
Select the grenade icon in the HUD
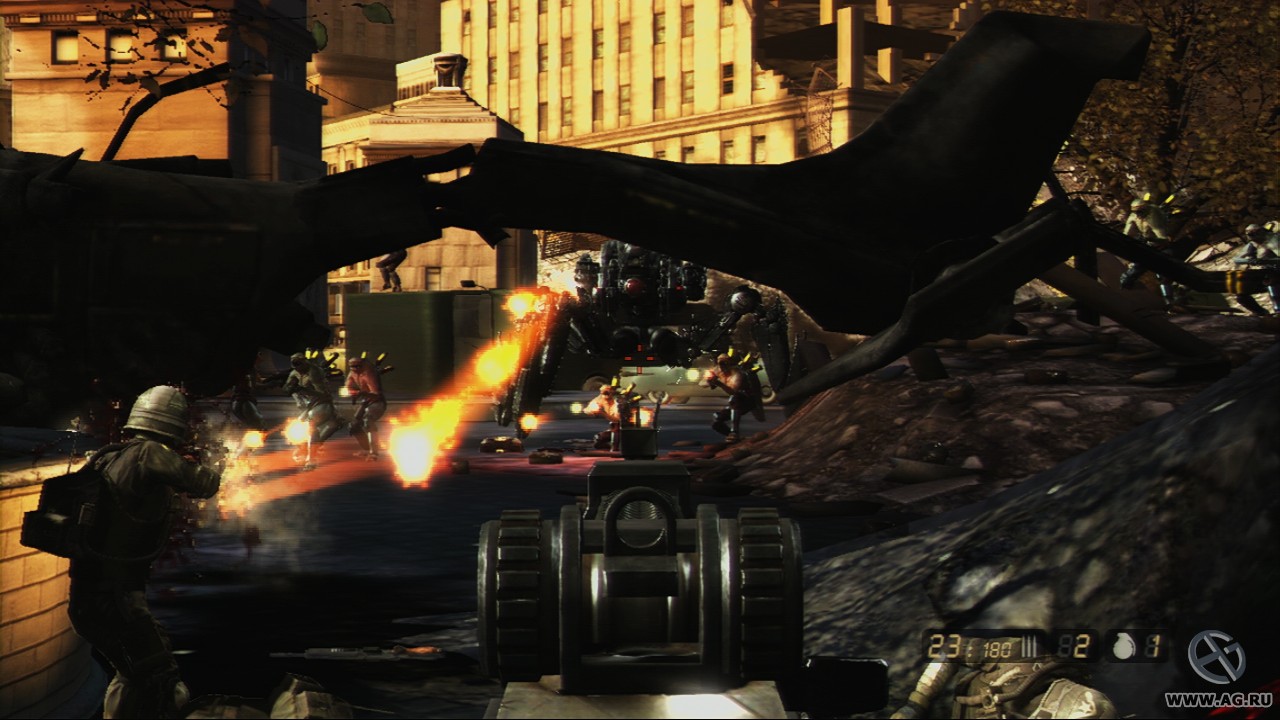(x=1125, y=647)
